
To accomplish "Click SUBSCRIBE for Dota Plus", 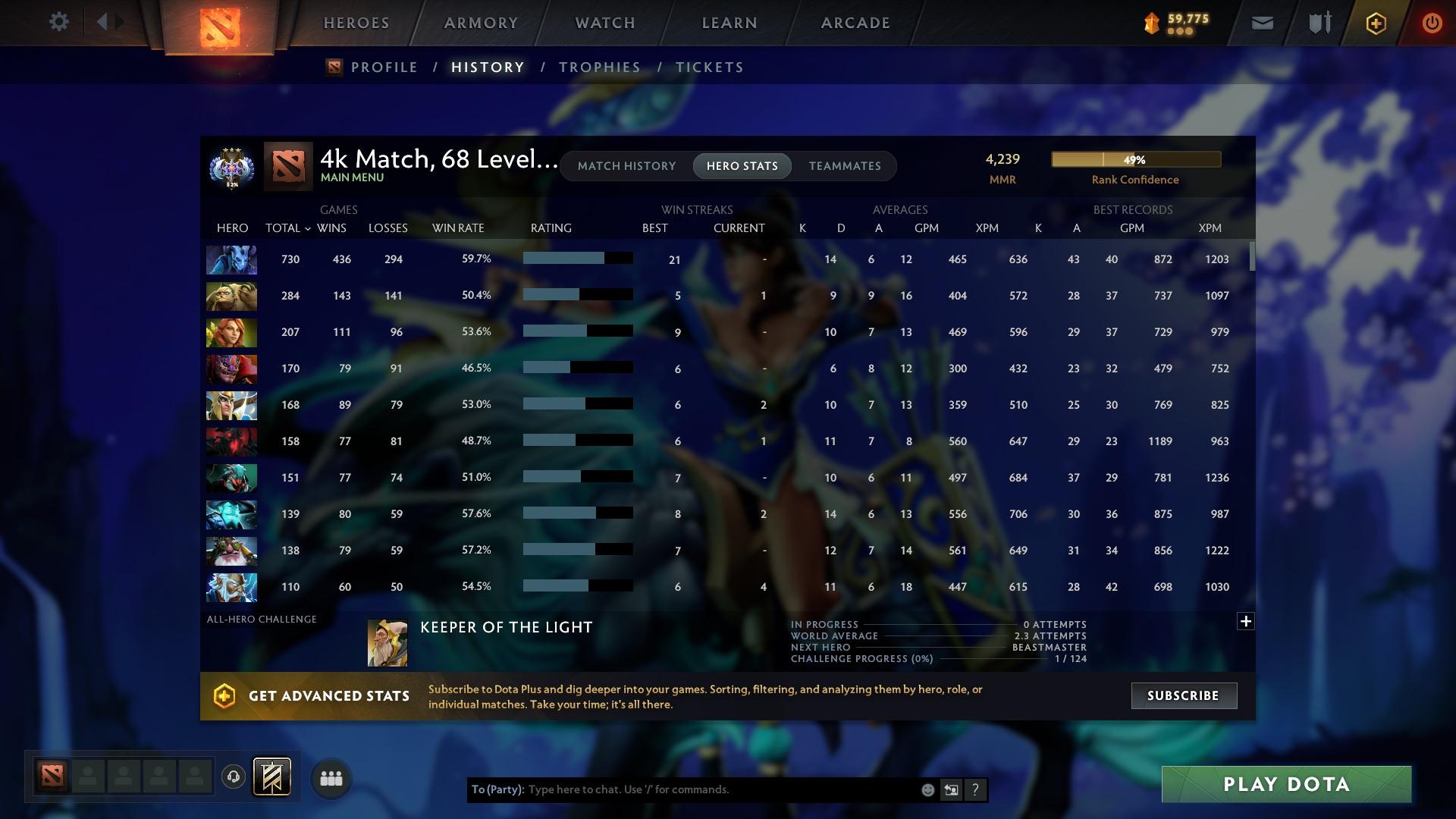I will (1184, 695).
